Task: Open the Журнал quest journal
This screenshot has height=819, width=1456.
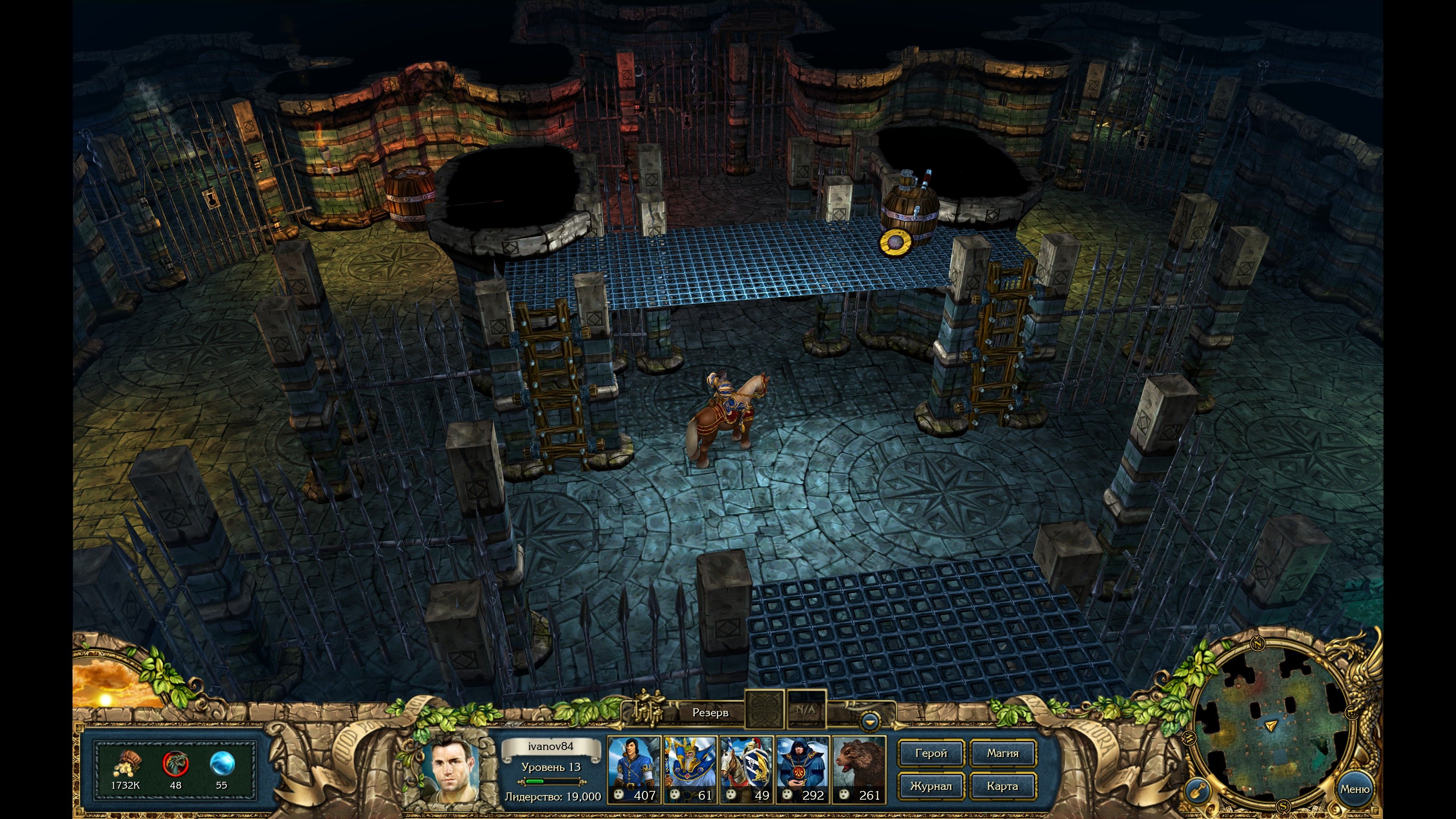Action: click(931, 786)
